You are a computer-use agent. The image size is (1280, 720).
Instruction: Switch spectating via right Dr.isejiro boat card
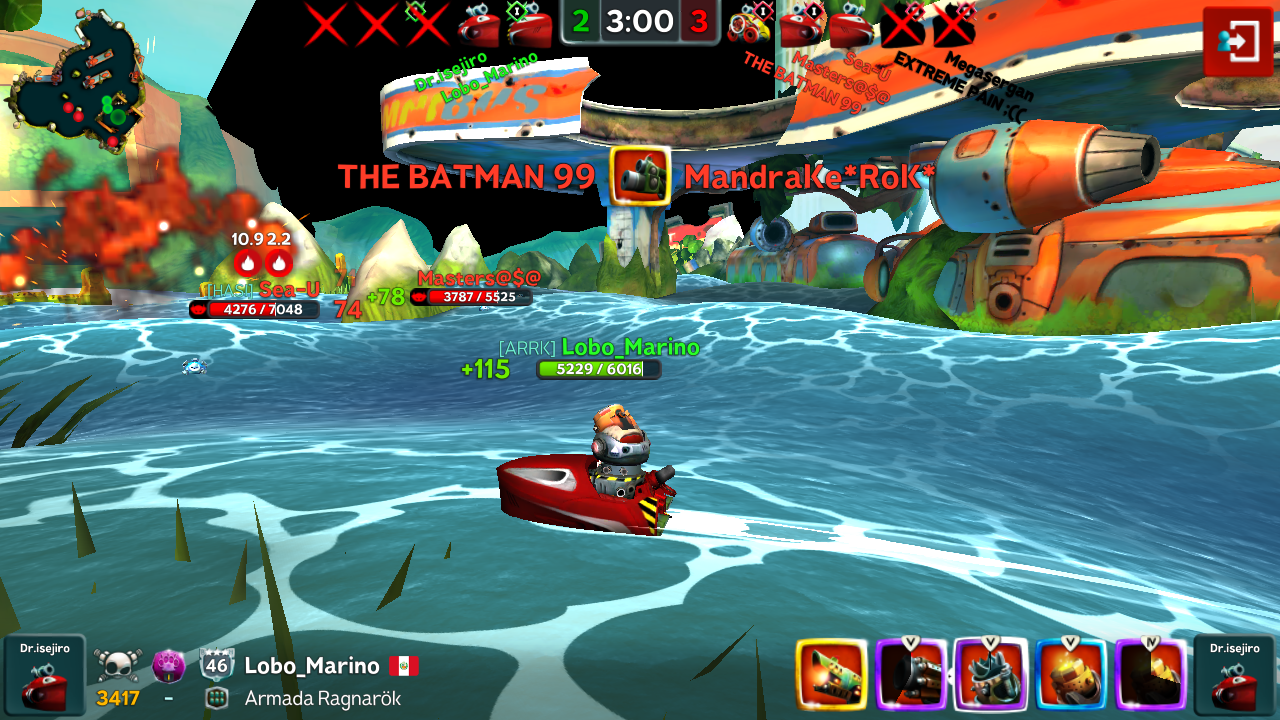click(1233, 677)
